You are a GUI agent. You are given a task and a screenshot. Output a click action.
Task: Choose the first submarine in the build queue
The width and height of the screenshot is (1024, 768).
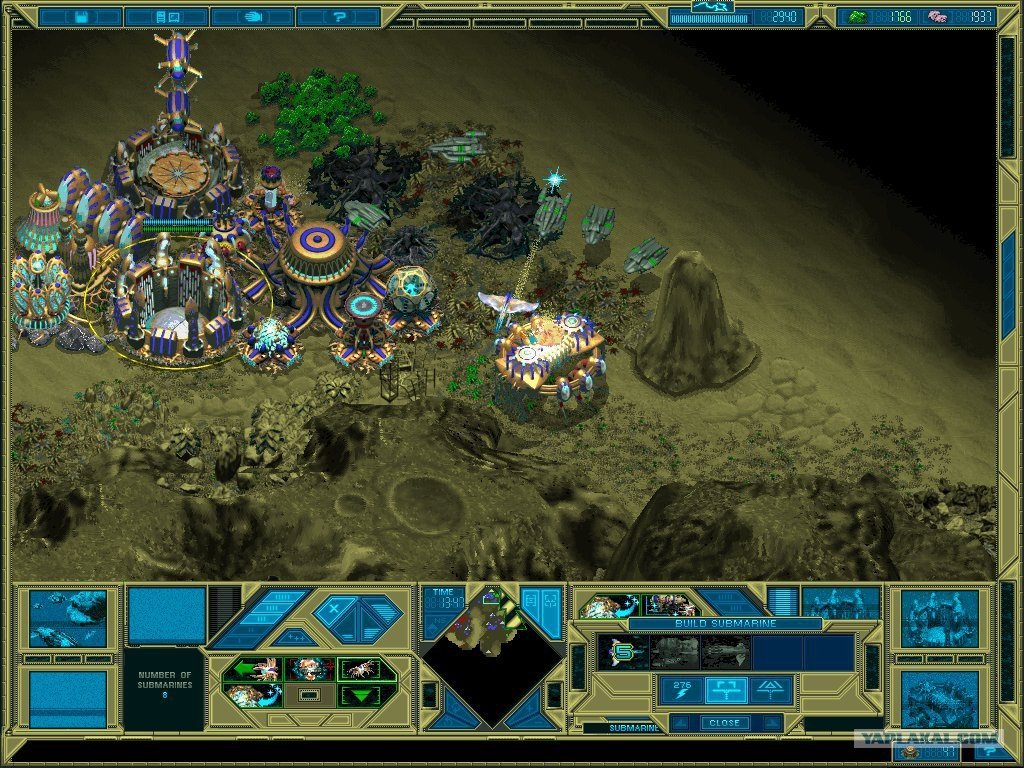point(623,652)
